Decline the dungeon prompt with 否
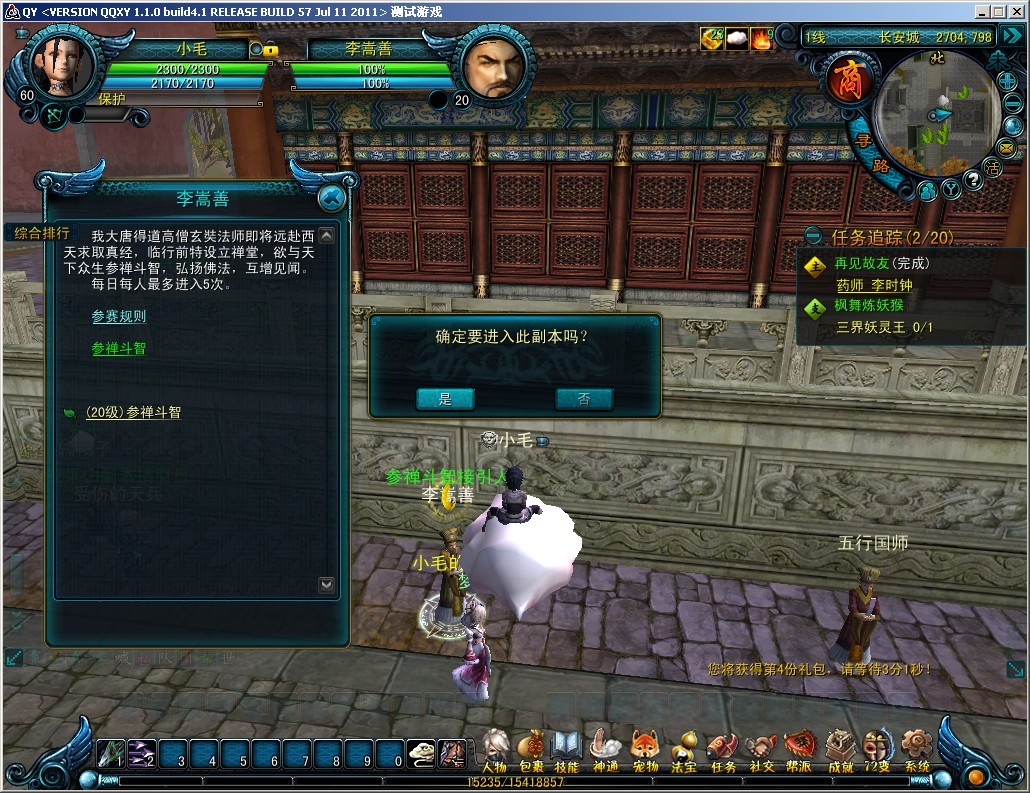The height and width of the screenshot is (793, 1030). tap(584, 399)
